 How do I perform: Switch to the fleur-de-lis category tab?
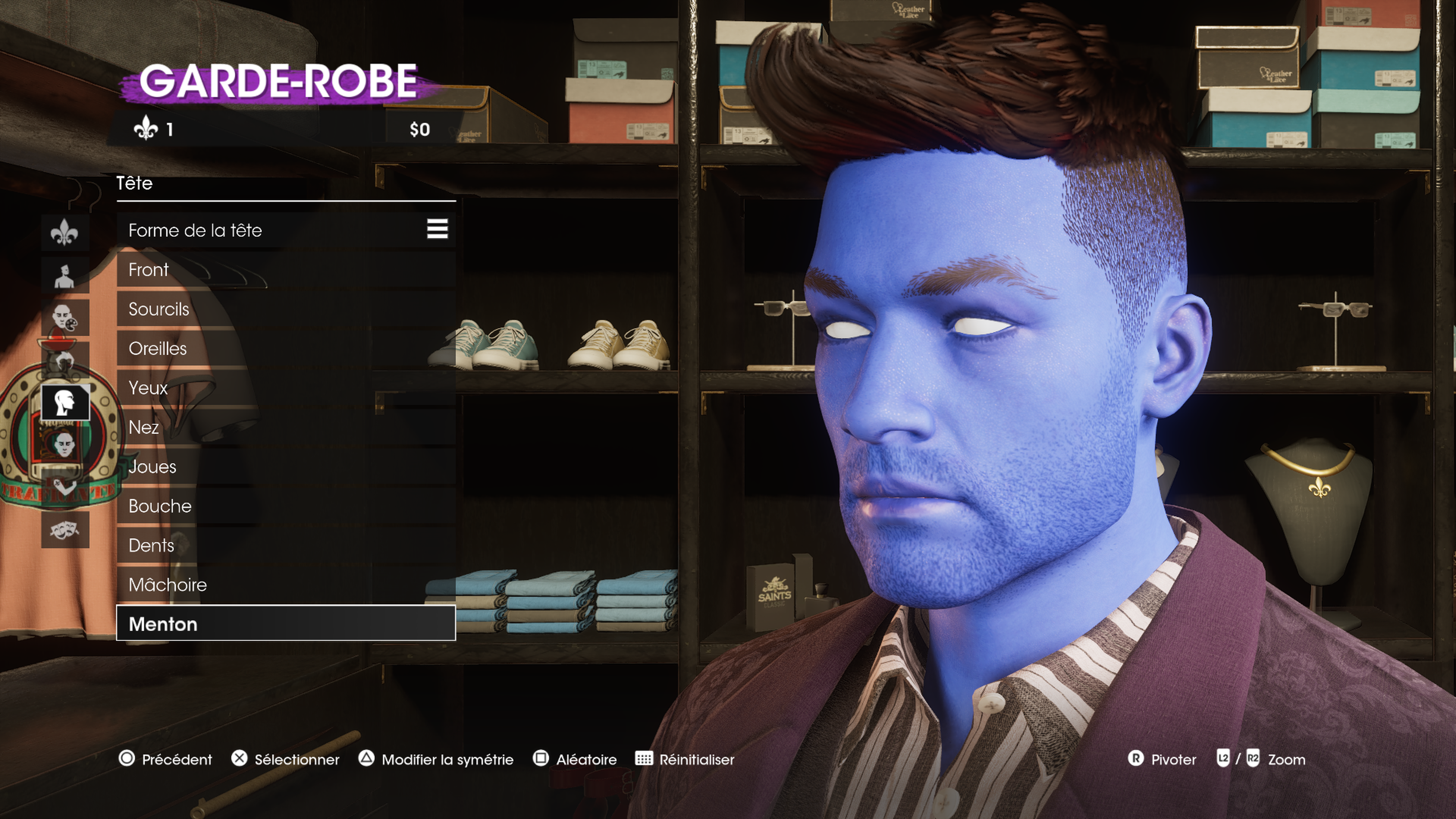(x=65, y=232)
